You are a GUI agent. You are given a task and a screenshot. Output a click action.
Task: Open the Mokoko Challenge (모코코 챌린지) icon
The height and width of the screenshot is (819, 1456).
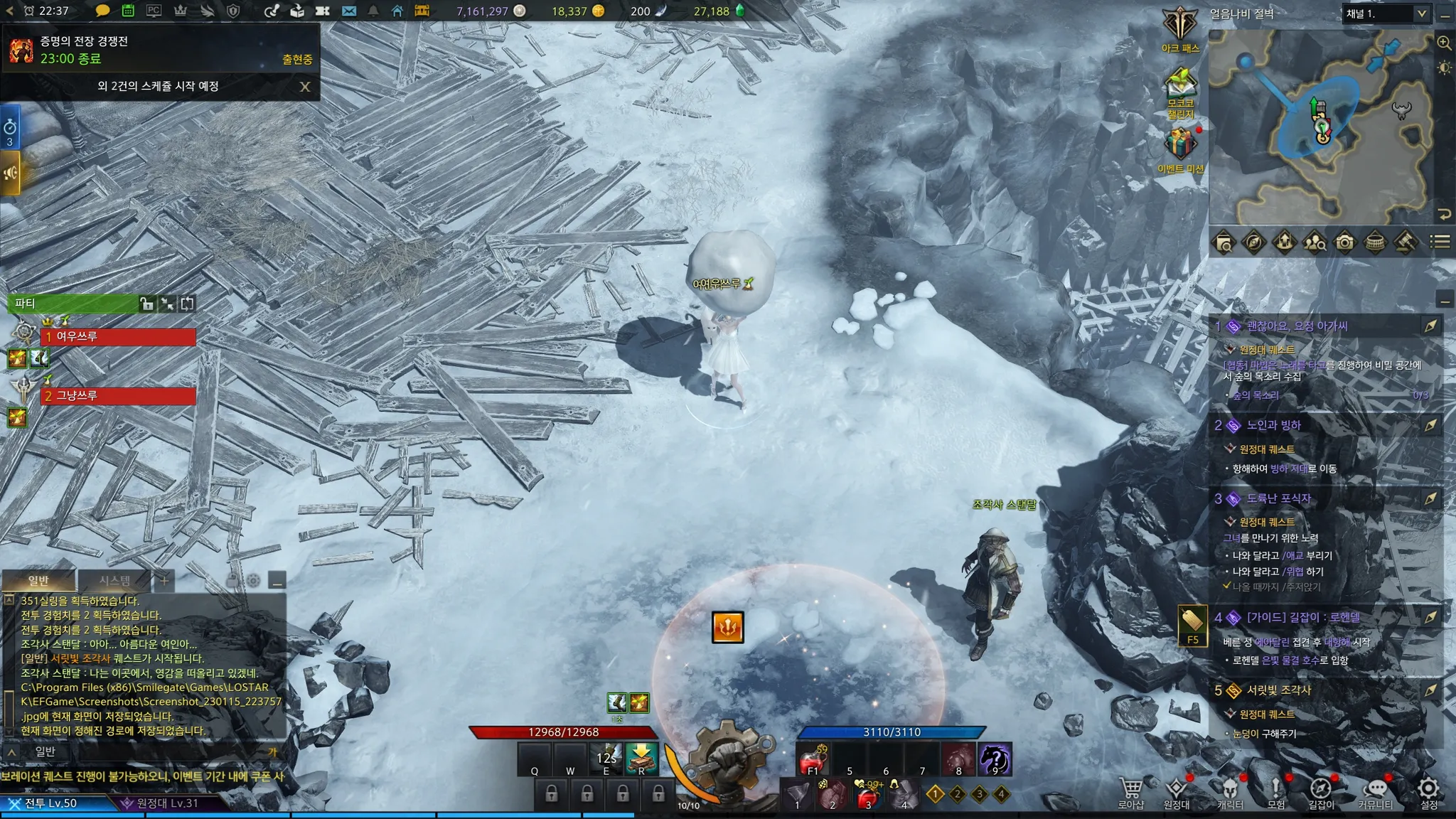coord(1180,88)
